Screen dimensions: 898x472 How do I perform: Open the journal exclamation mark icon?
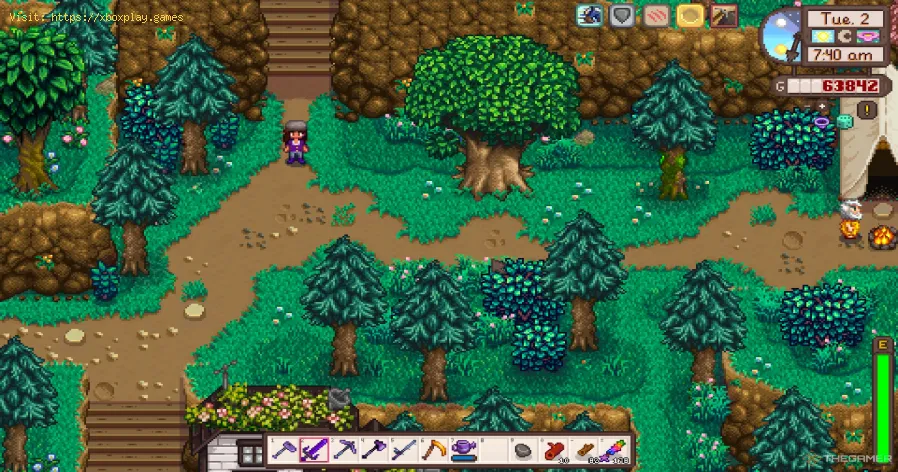868,109
